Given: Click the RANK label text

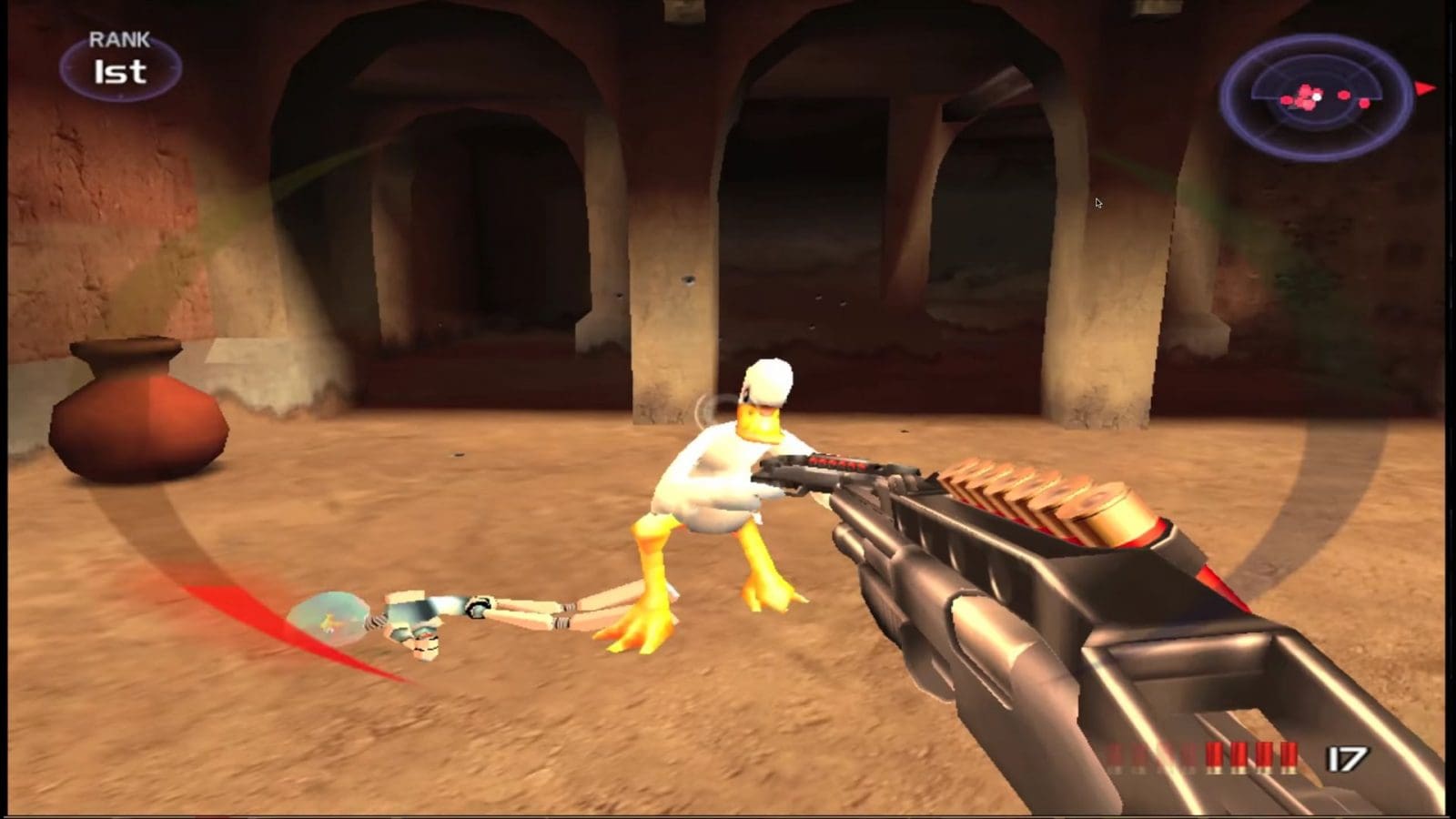Looking at the screenshot, I should pyautogui.click(x=118, y=39).
